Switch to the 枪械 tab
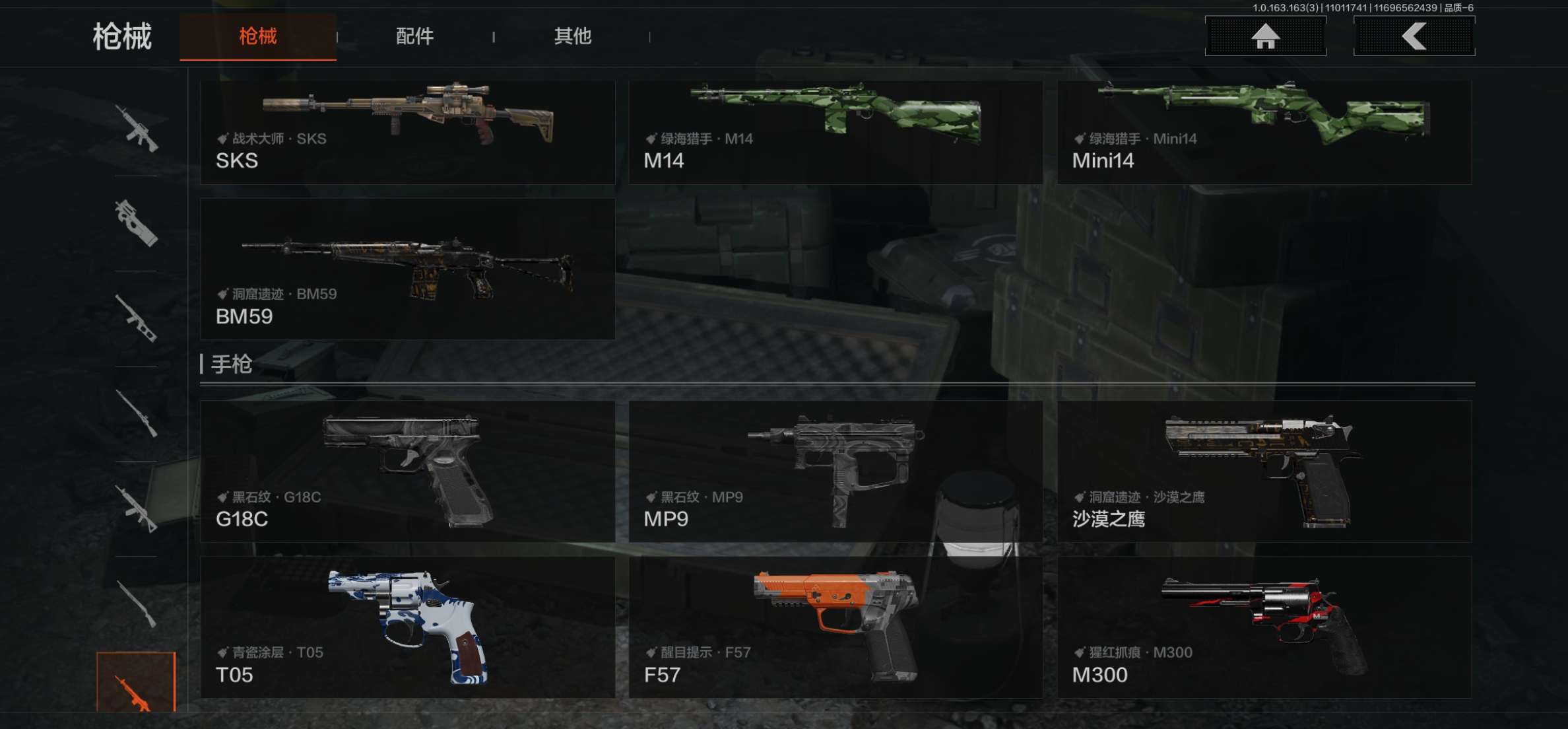Image resolution: width=1568 pixels, height=729 pixels. [x=257, y=36]
